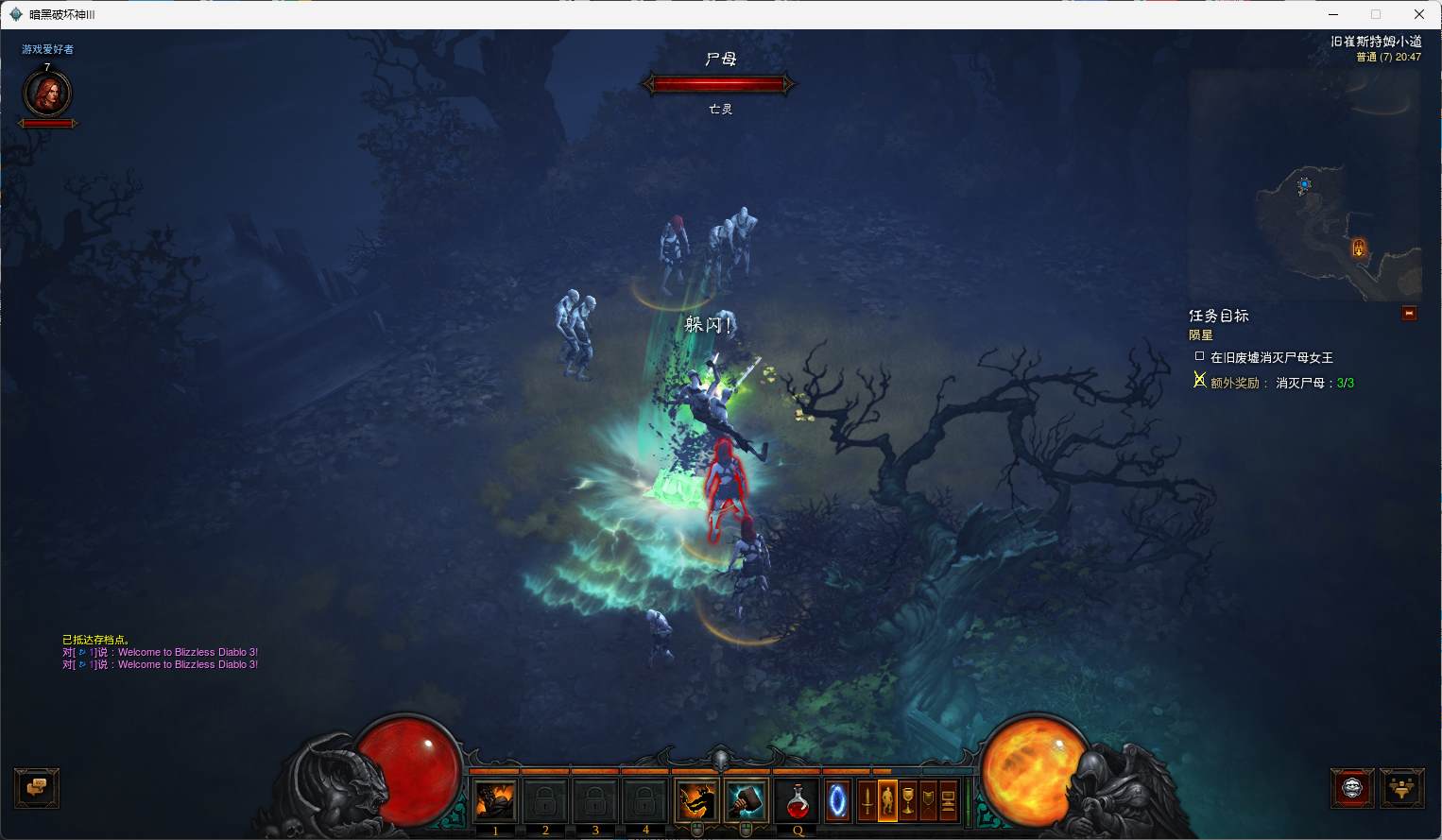Use the left-mouse demon strike skill

click(x=696, y=802)
